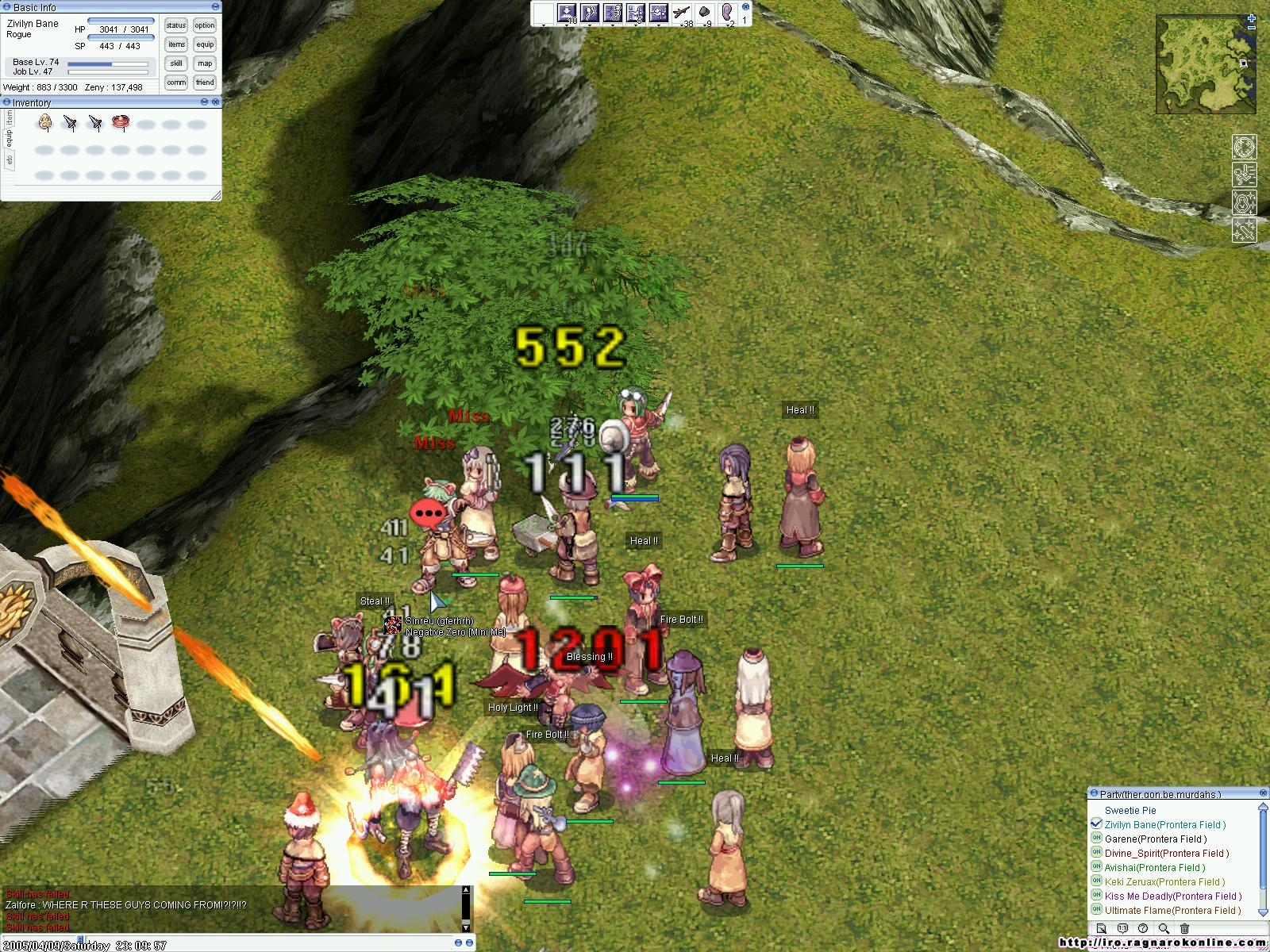This screenshot has height=952, width=1270.
Task: Activate the ear-shaped hotbar item
Action: point(726,13)
